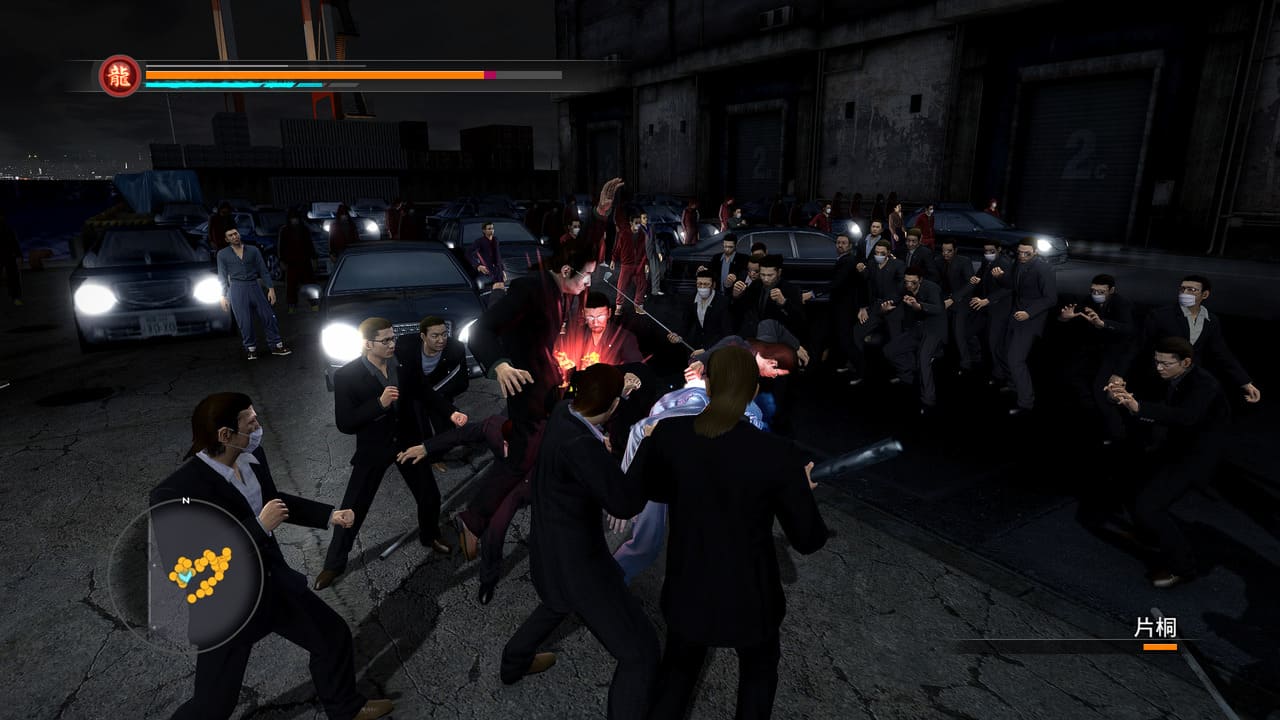Select the red dragon emblem icon

[120, 76]
